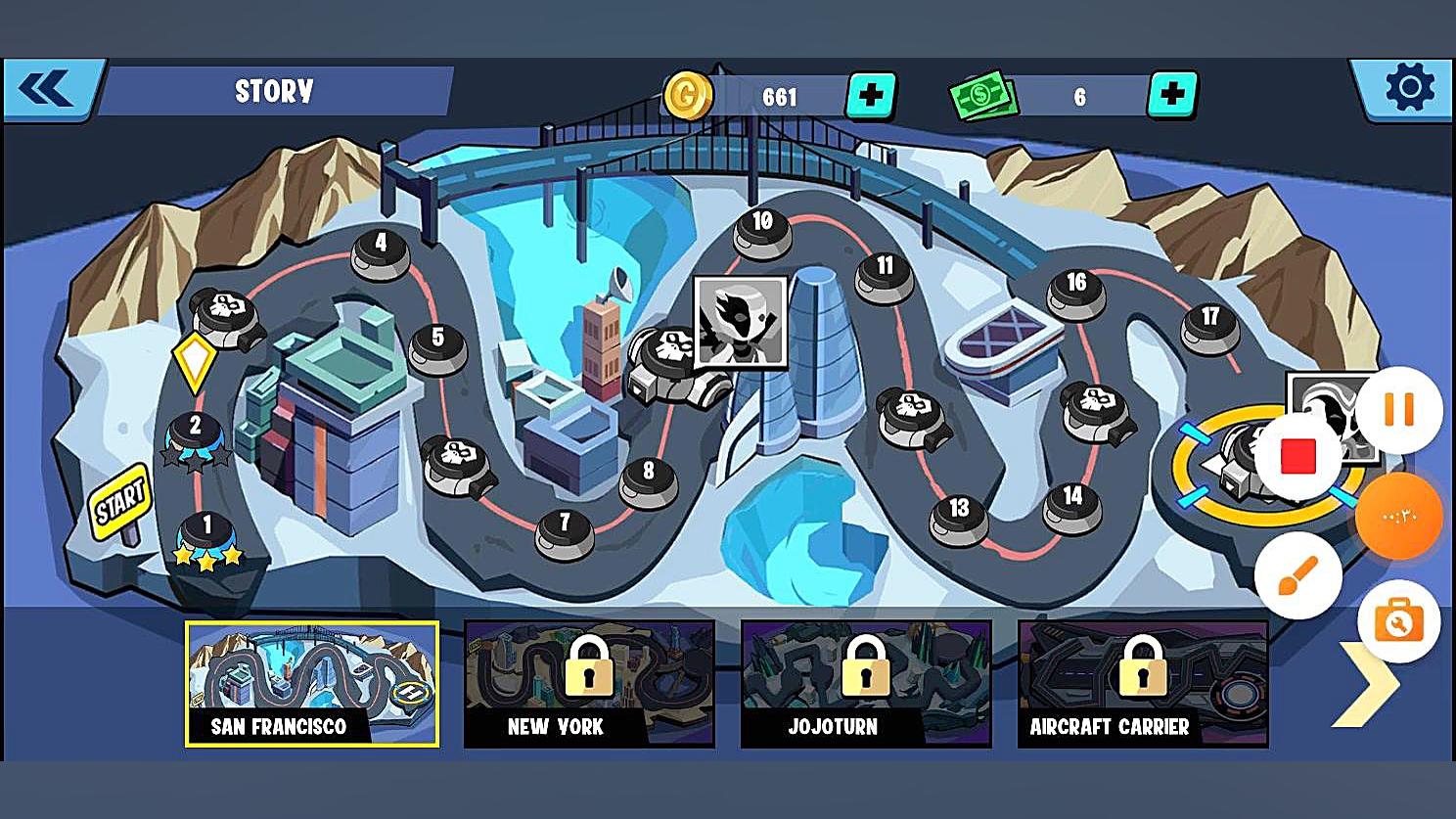This screenshot has width=1456, height=819.
Task: Stop the screen recording with red square
Action: click(1298, 455)
